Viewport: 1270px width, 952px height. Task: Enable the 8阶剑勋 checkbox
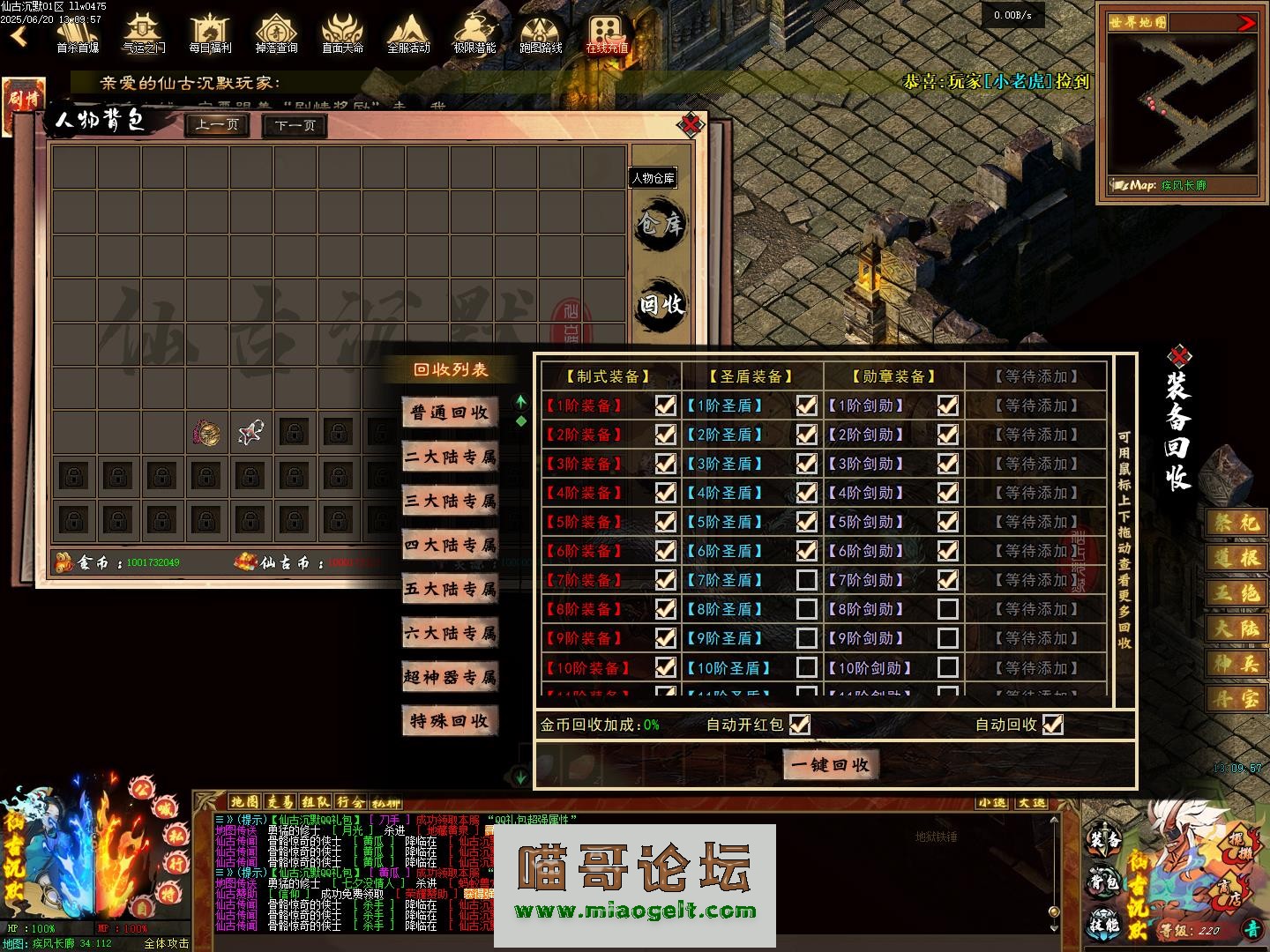point(947,609)
